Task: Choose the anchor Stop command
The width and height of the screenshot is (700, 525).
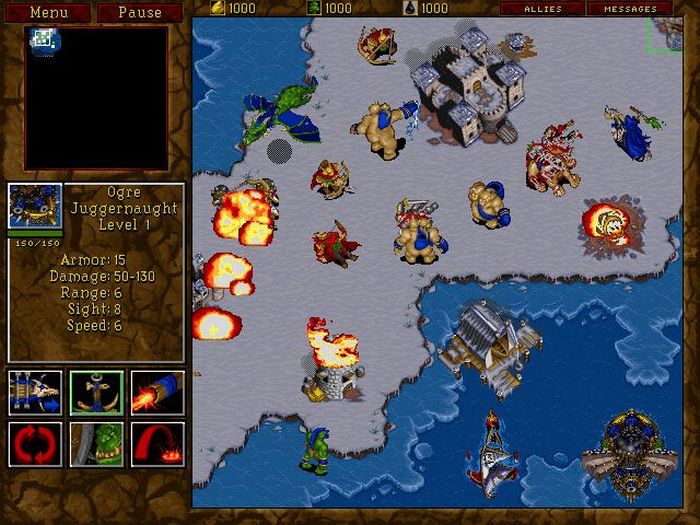Action: point(96,392)
